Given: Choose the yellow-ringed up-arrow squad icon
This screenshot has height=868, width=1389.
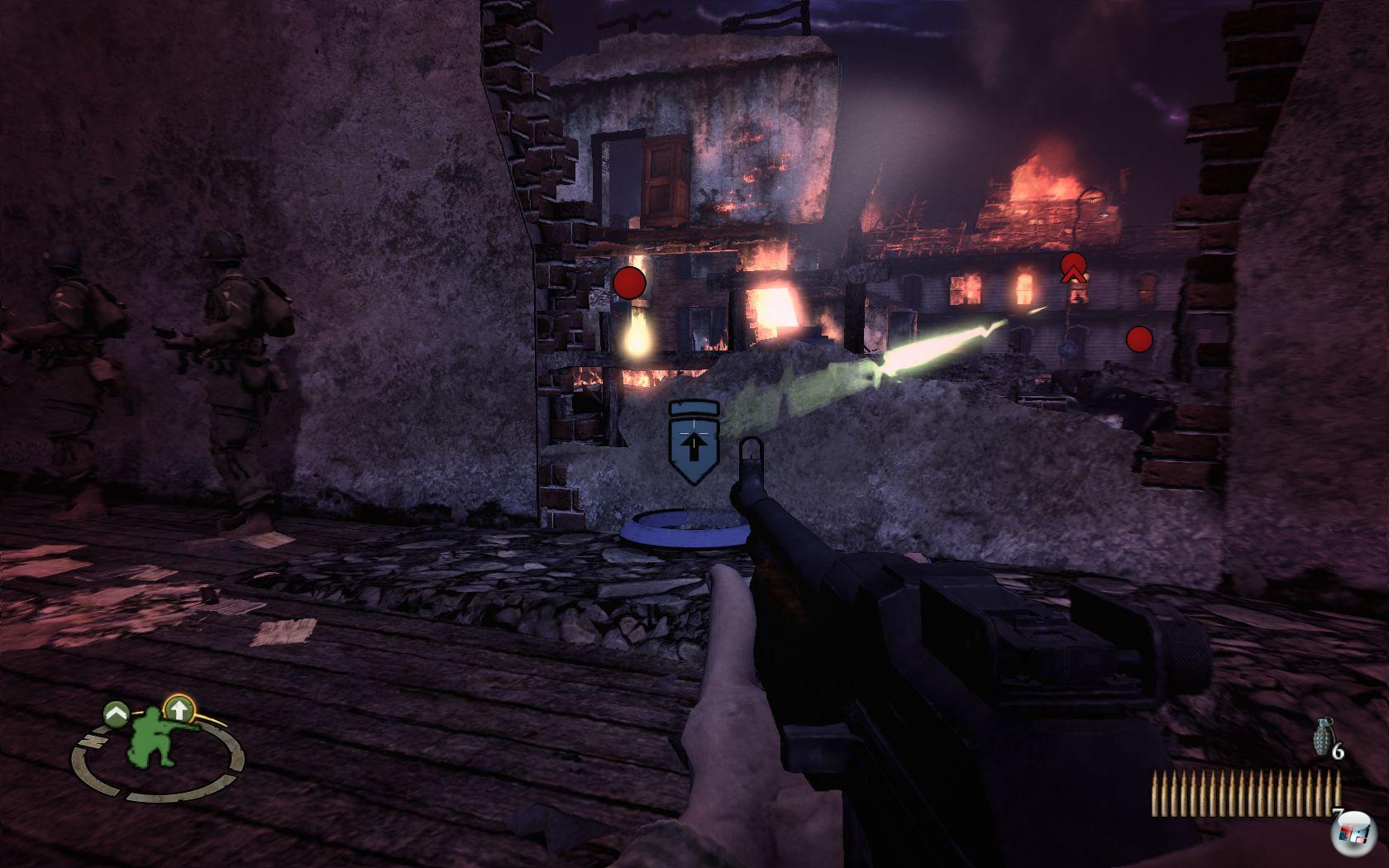Looking at the screenshot, I should point(179,708).
